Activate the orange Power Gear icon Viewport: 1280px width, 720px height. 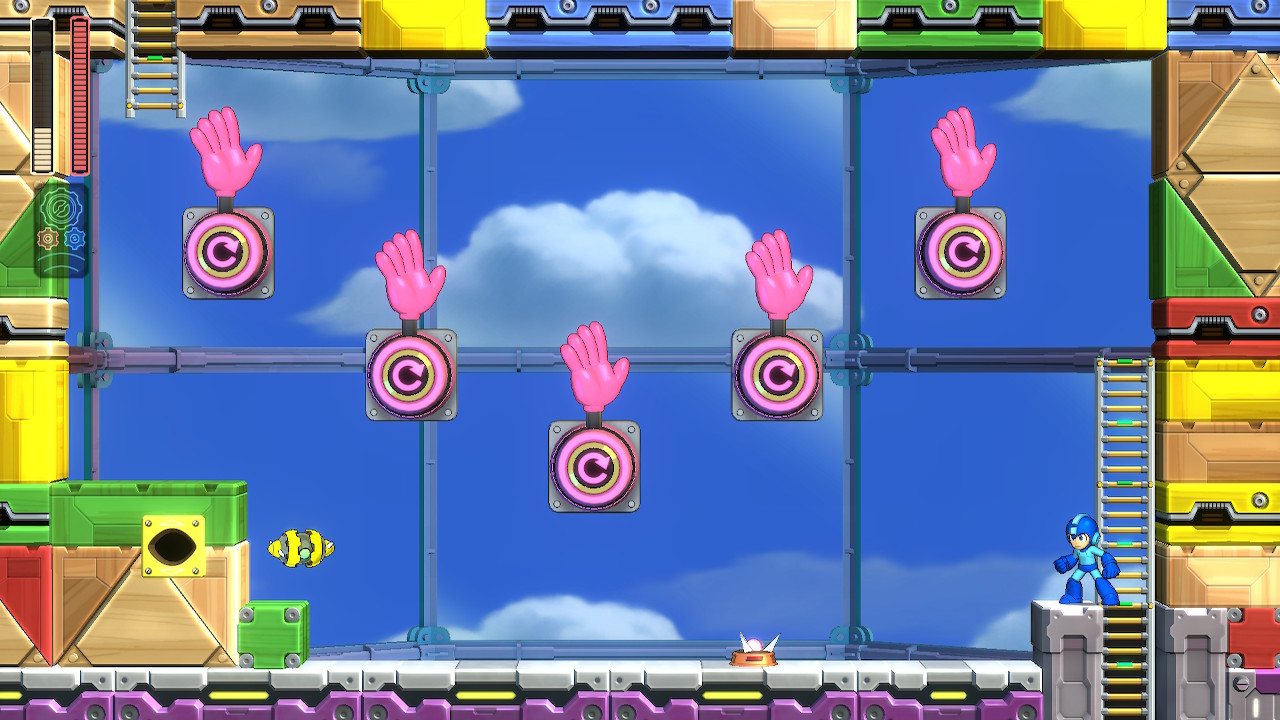[x=47, y=239]
